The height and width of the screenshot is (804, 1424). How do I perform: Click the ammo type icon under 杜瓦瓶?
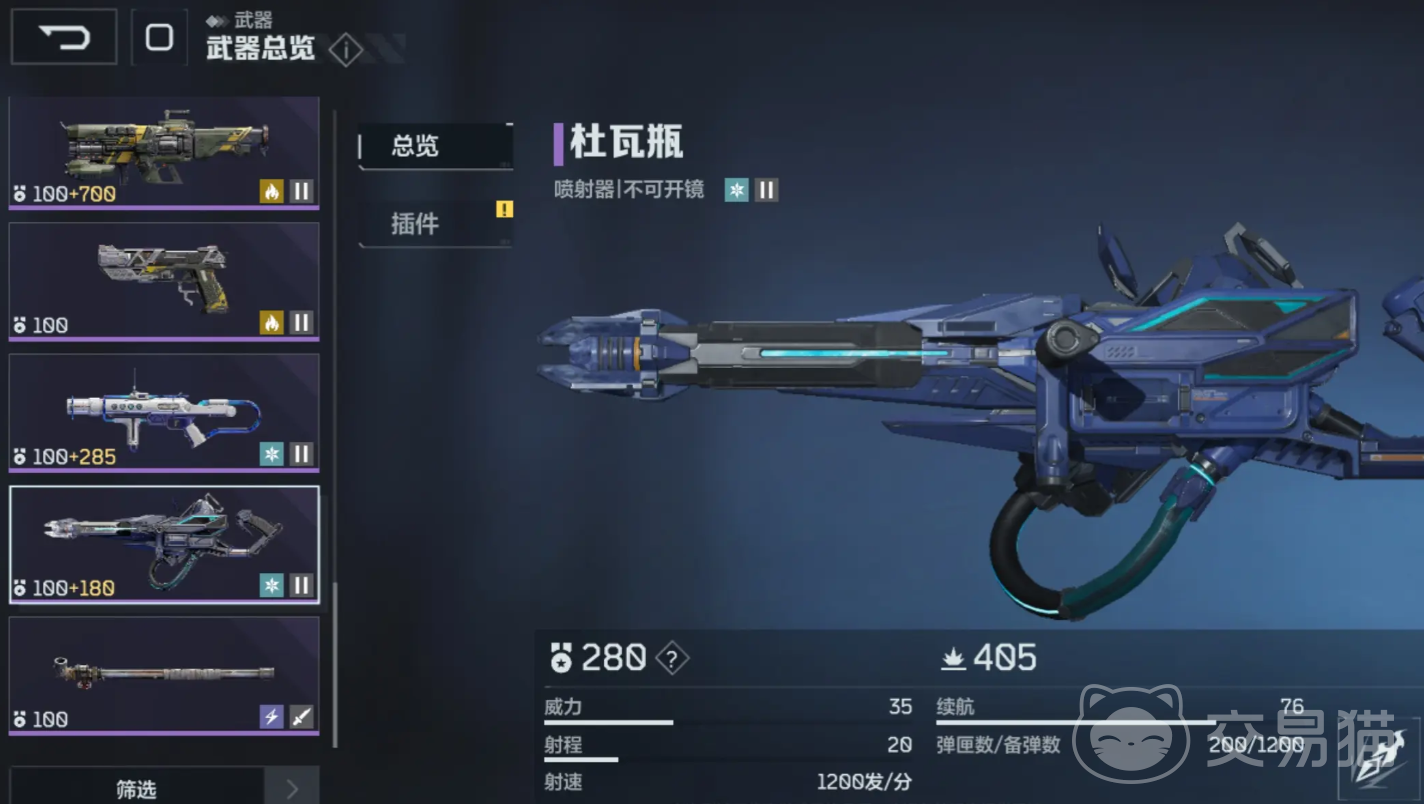click(767, 190)
